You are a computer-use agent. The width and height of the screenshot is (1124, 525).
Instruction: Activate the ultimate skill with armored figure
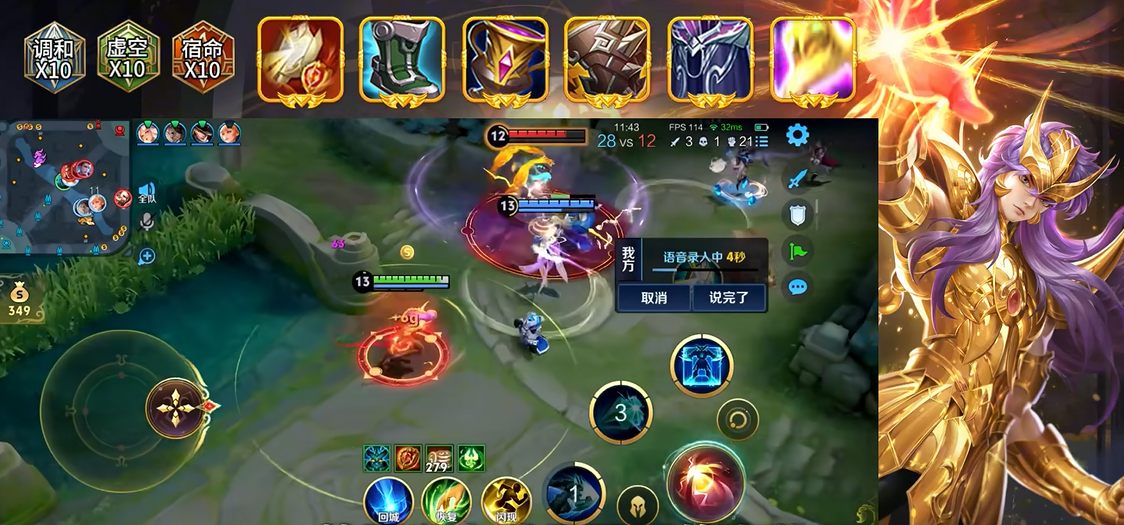pos(701,365)
